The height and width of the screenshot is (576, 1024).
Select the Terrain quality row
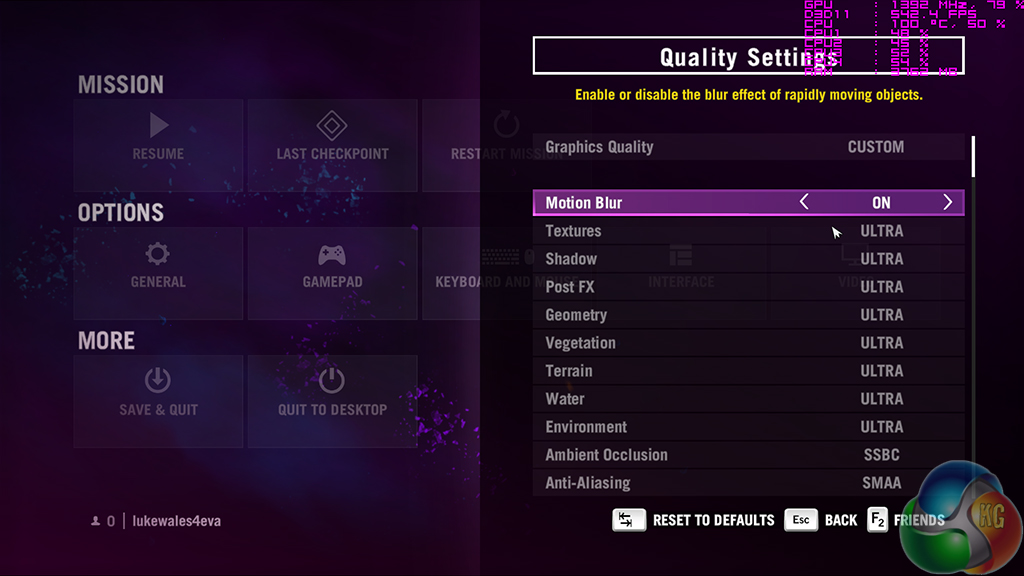tap(748, 371)
